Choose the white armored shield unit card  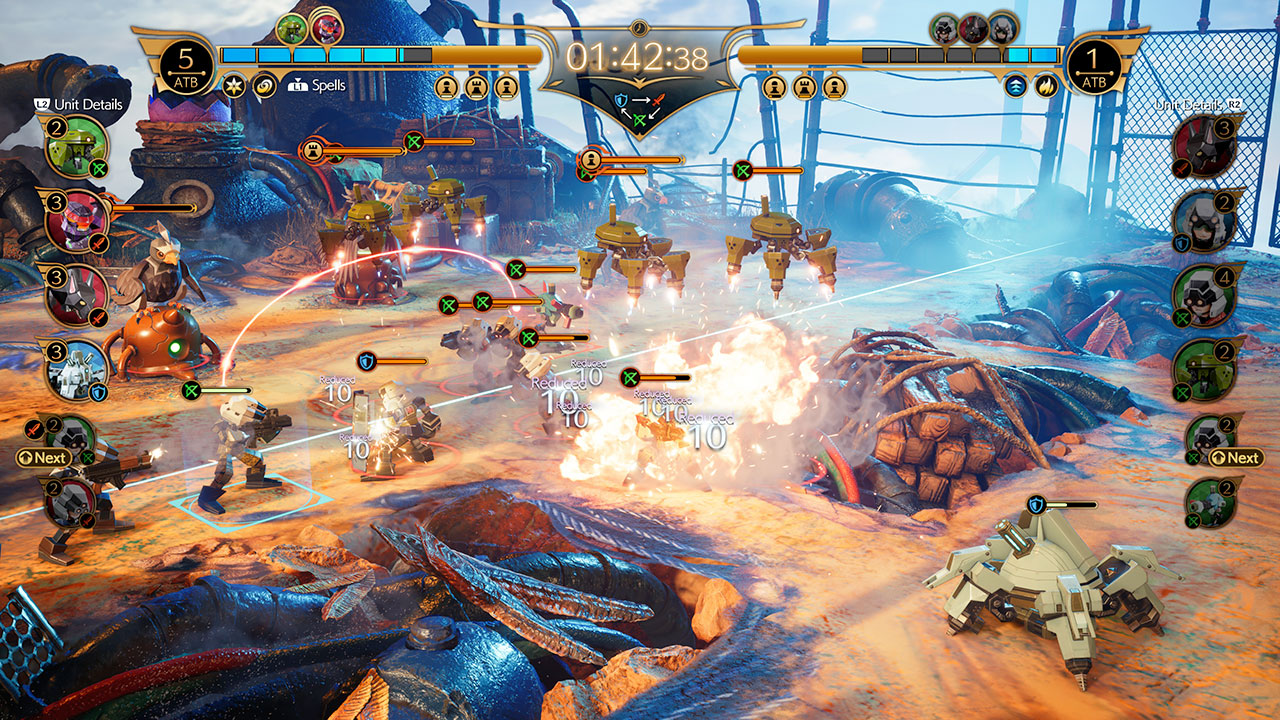[77, 371]
